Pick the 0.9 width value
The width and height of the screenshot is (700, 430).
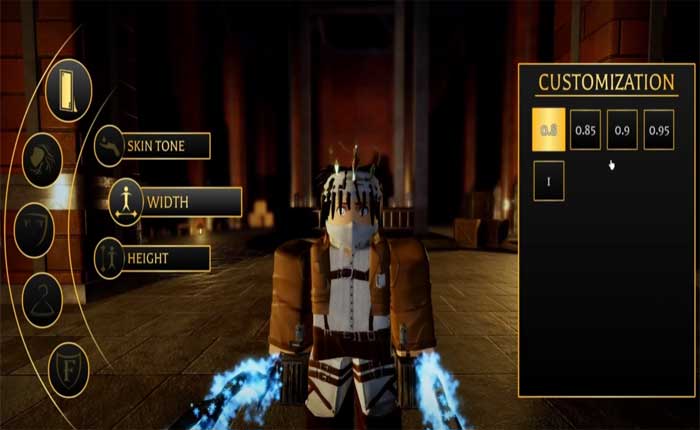tap(622, 130)
